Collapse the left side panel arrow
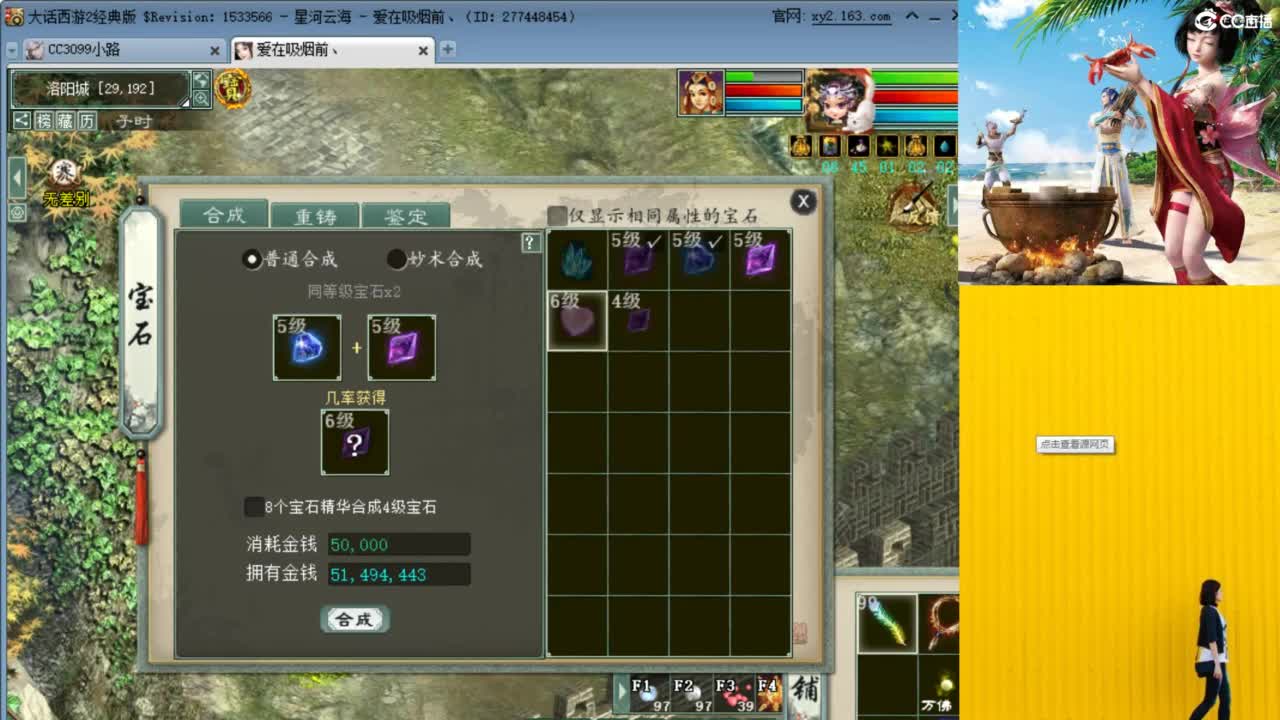The width and height of the screenshot is (1280, 720). (x=16, y=178)
